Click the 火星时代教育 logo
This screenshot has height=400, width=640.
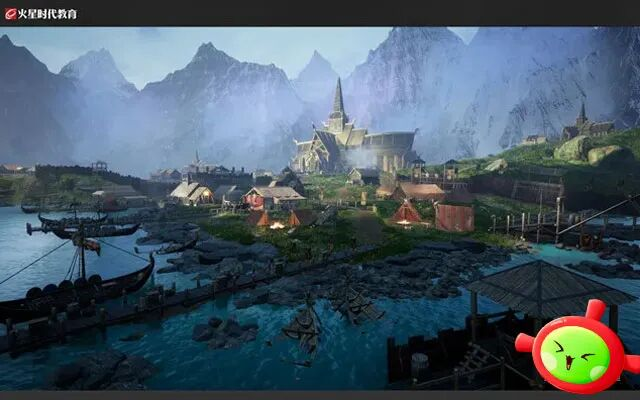pos(41,14)
